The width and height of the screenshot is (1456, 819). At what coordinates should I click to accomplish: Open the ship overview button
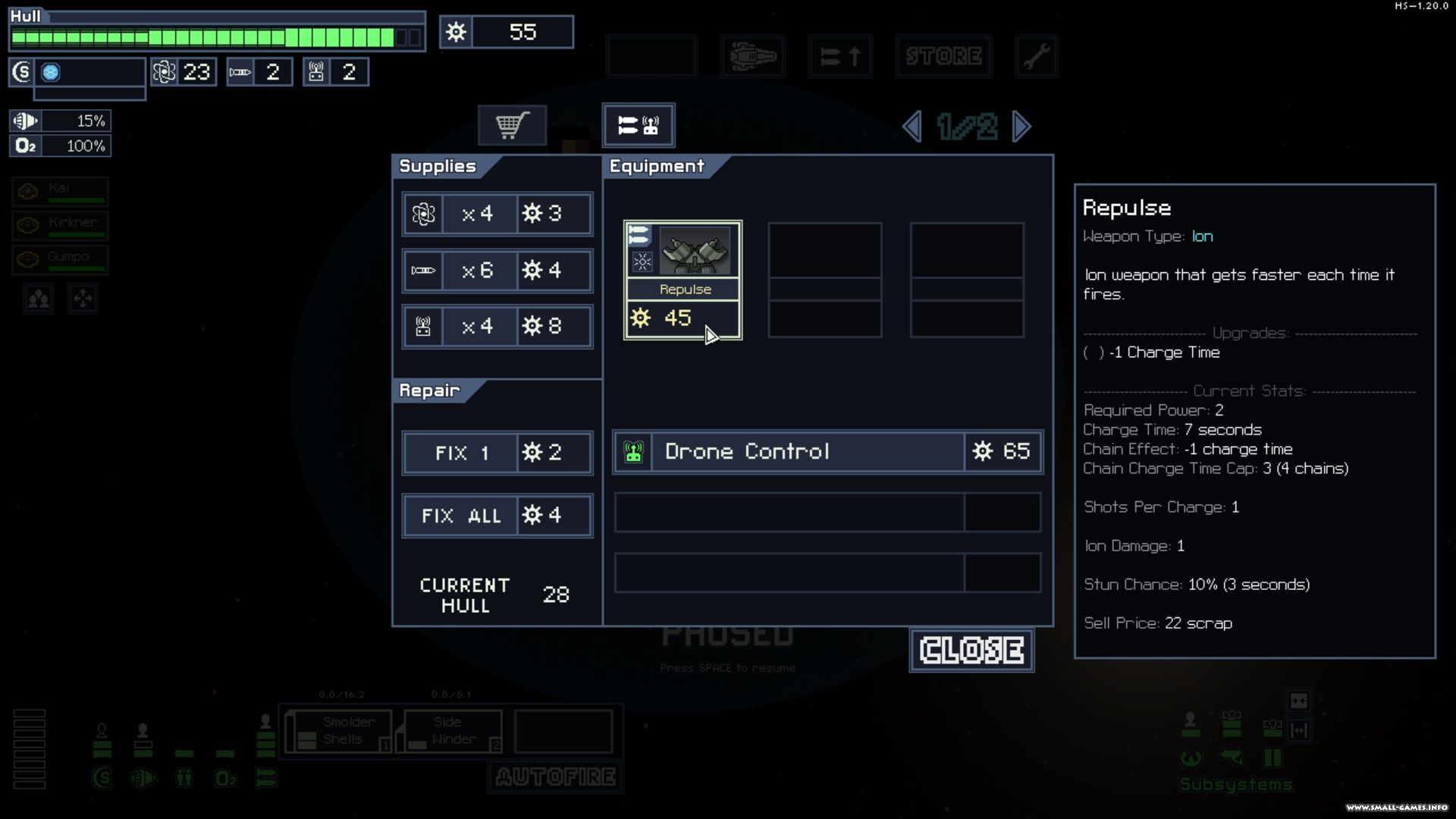pyautogui.click(x=752, y=56)
